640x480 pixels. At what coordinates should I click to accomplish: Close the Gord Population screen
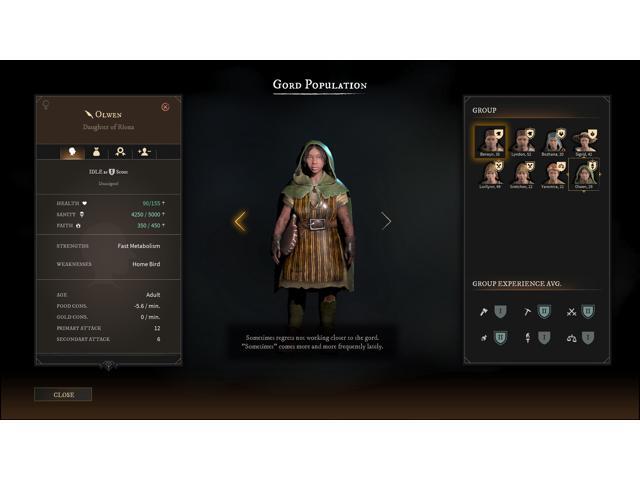click(x=63, y=394)
